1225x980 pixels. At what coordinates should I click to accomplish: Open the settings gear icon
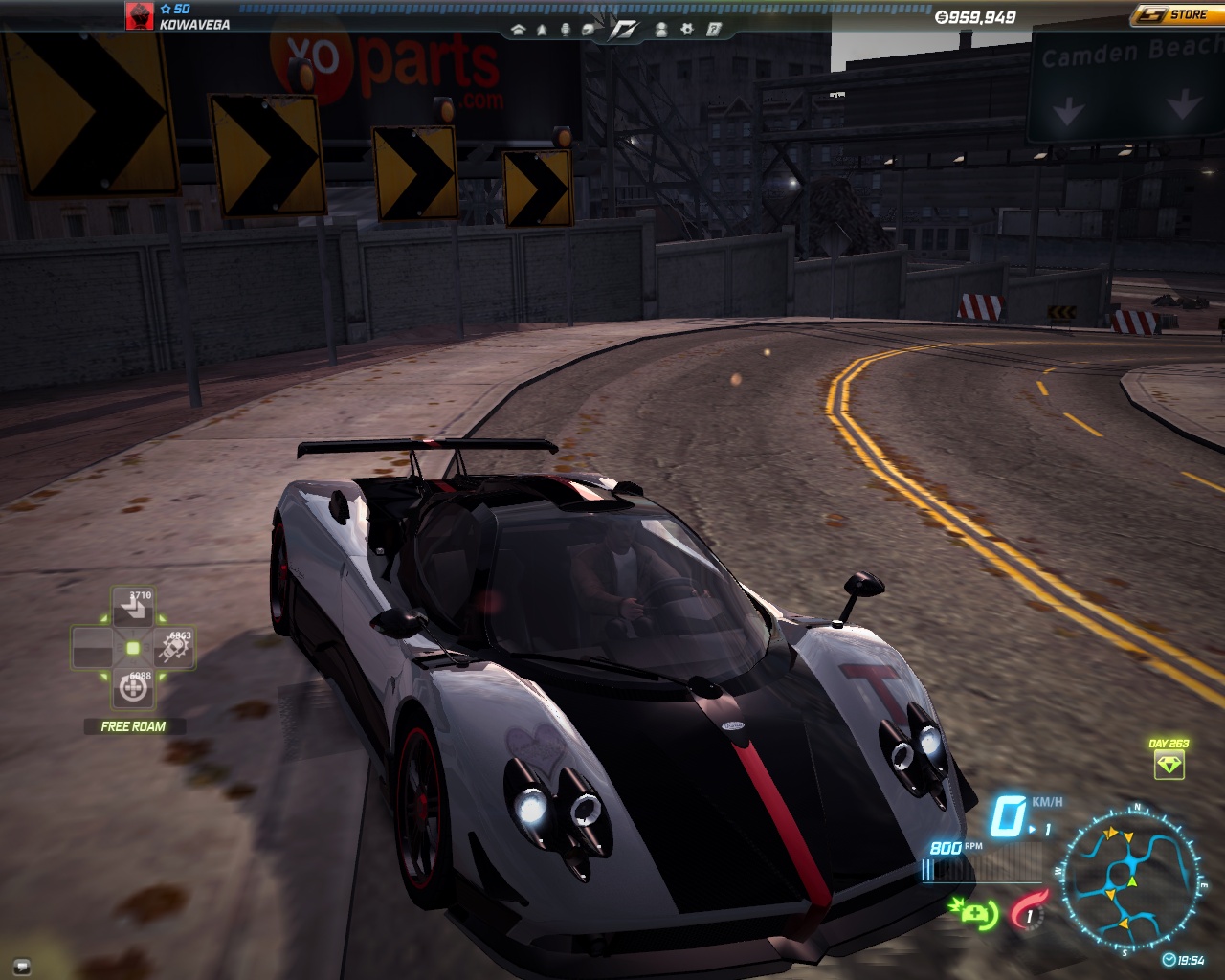686,30
